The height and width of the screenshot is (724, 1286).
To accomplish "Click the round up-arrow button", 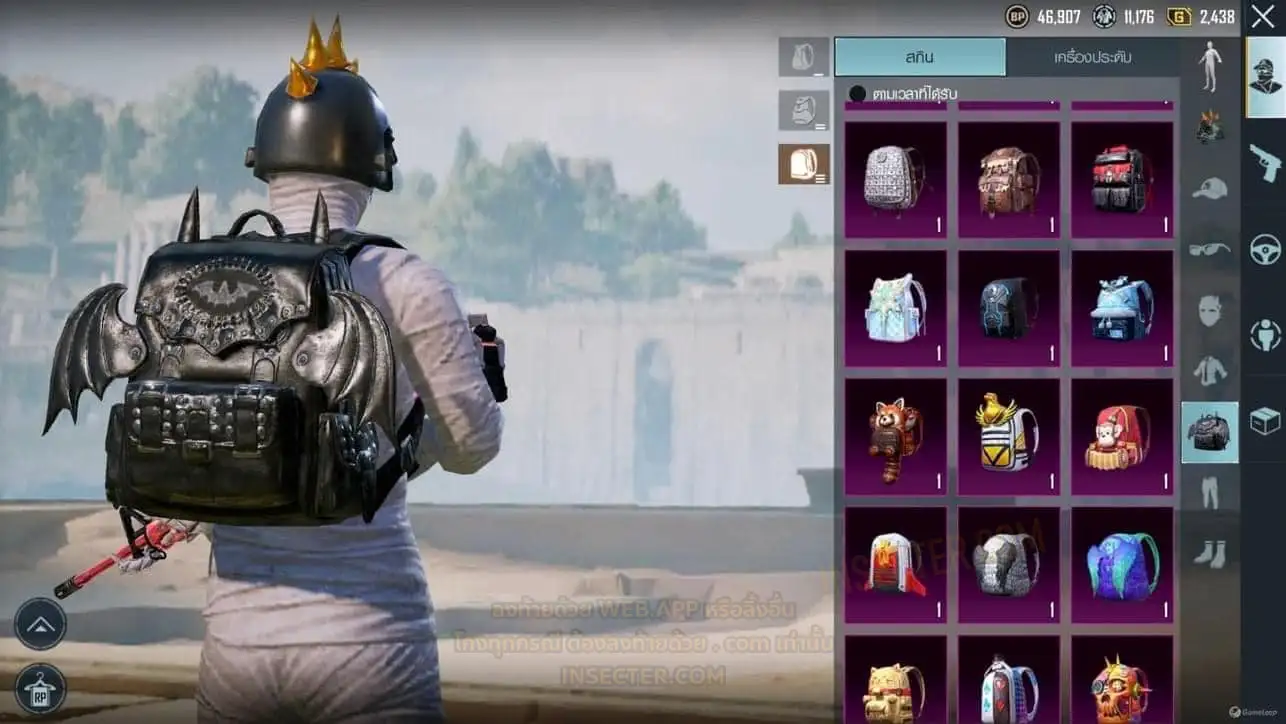I will click(x=41, y=624).
